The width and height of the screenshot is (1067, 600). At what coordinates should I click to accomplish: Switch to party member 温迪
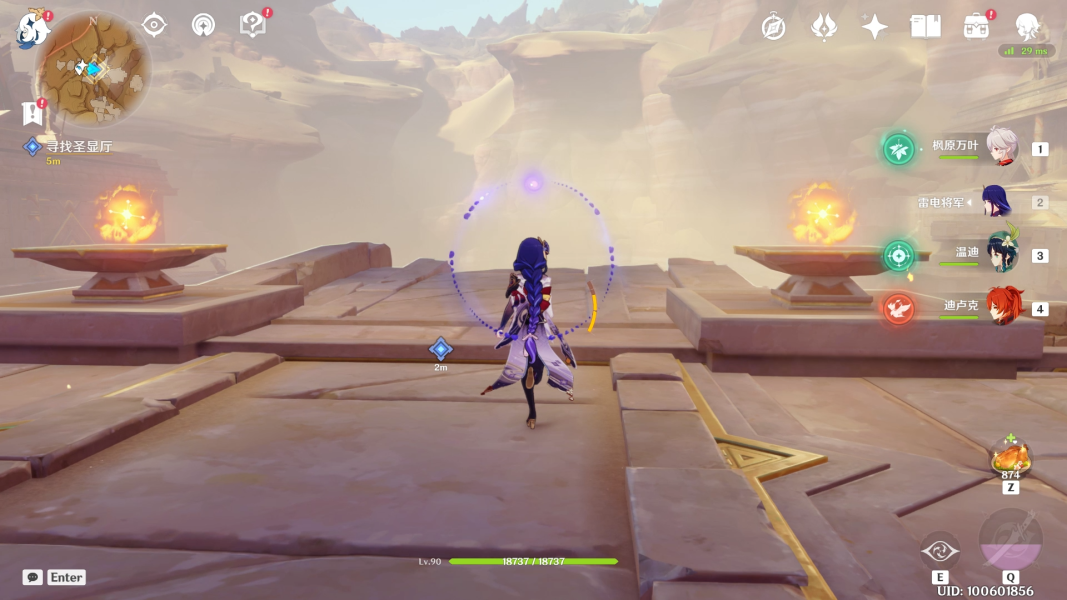pos(1000,255)
